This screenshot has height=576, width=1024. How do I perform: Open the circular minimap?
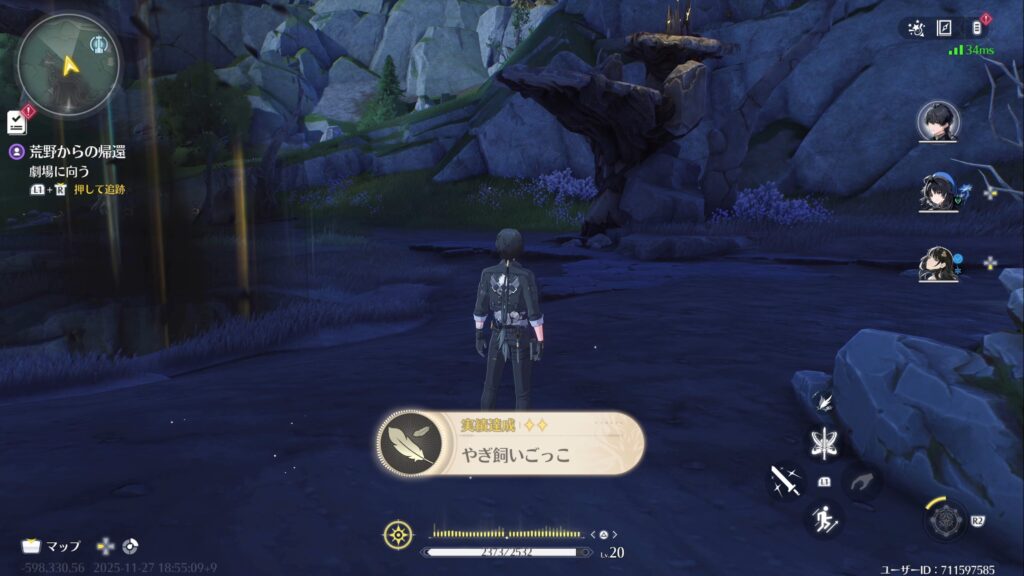tap(68, 63)
